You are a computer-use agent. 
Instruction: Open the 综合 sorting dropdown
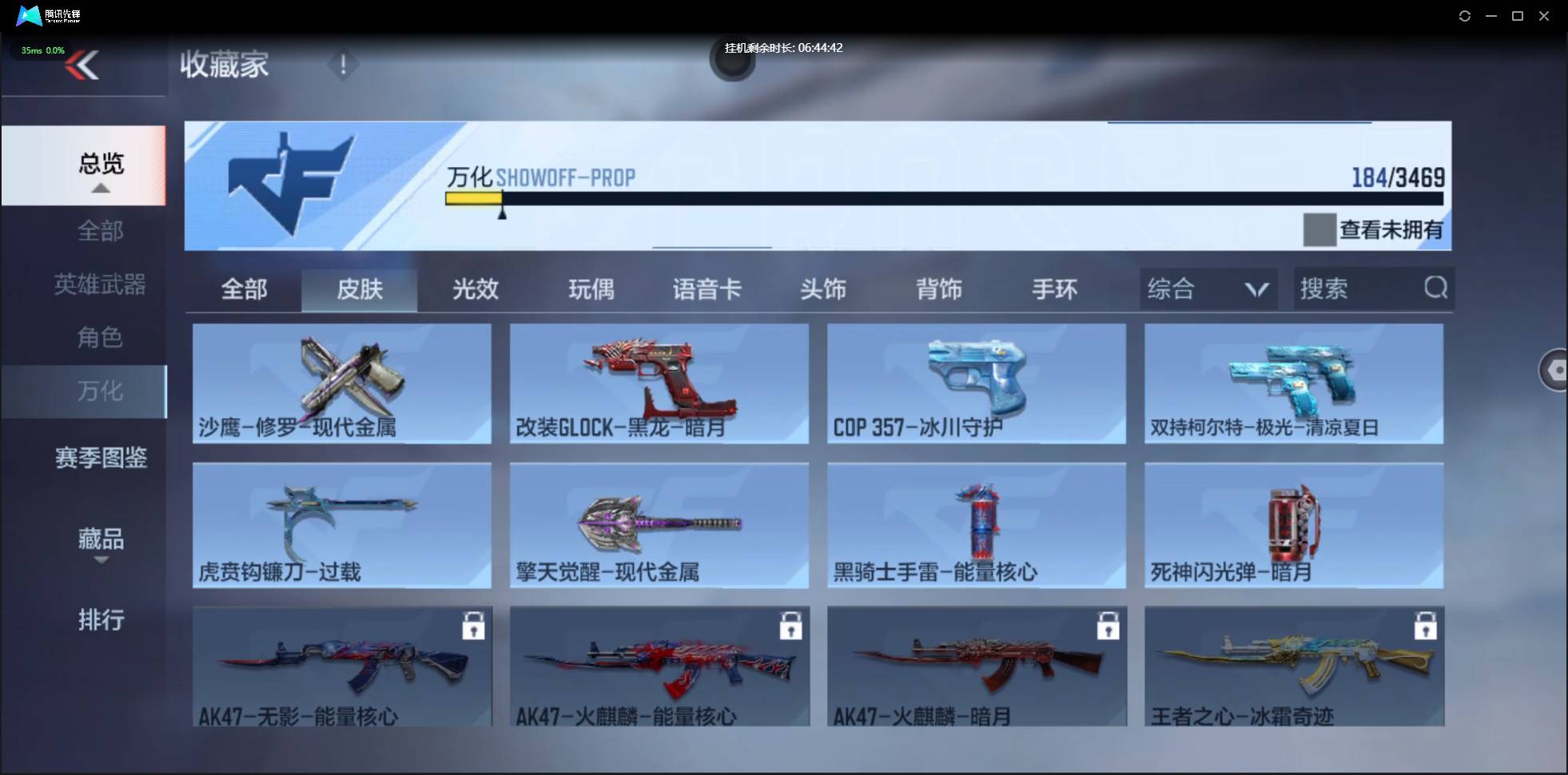pos(1207,288)
